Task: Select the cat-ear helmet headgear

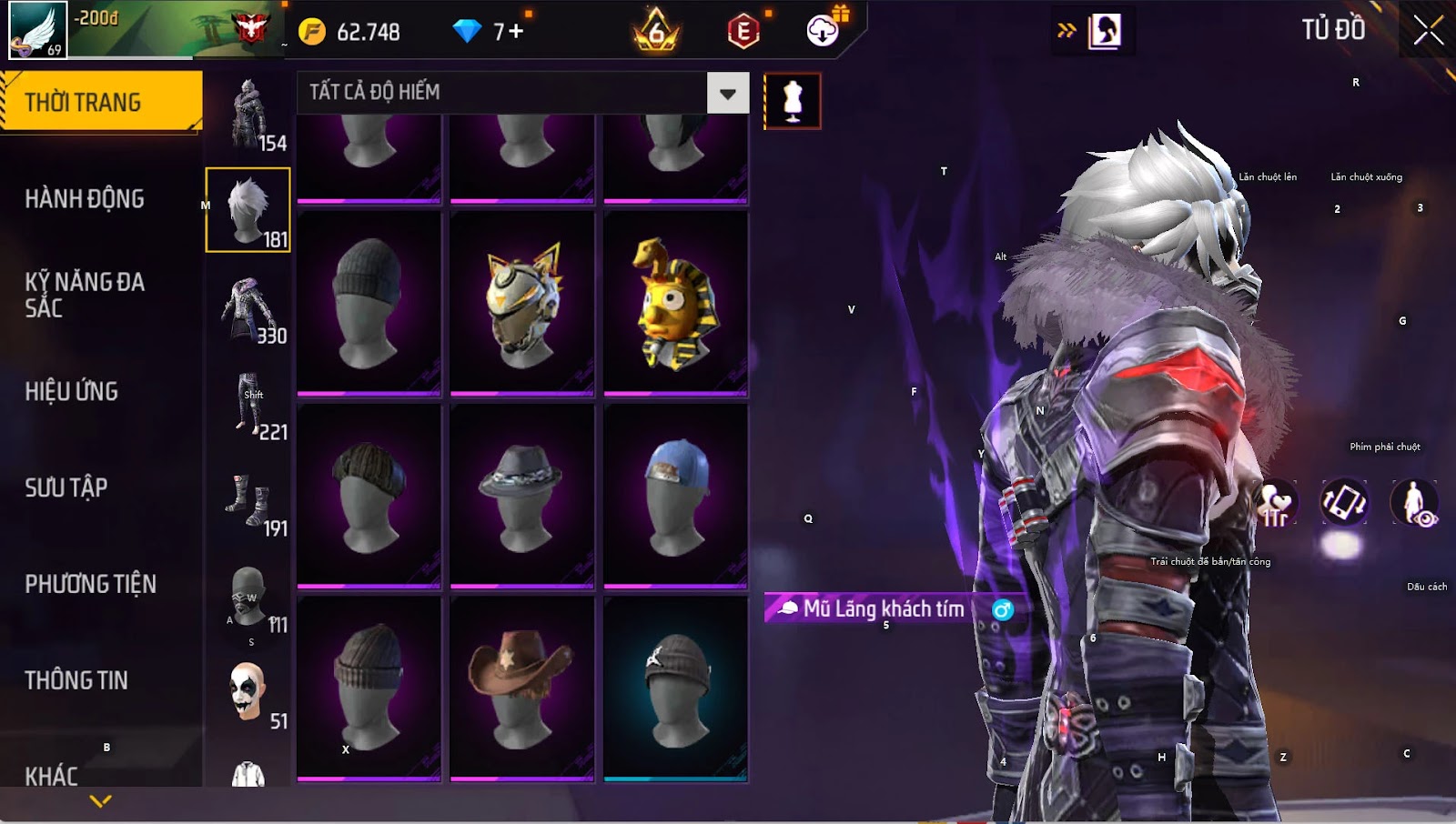Action: 522,304
